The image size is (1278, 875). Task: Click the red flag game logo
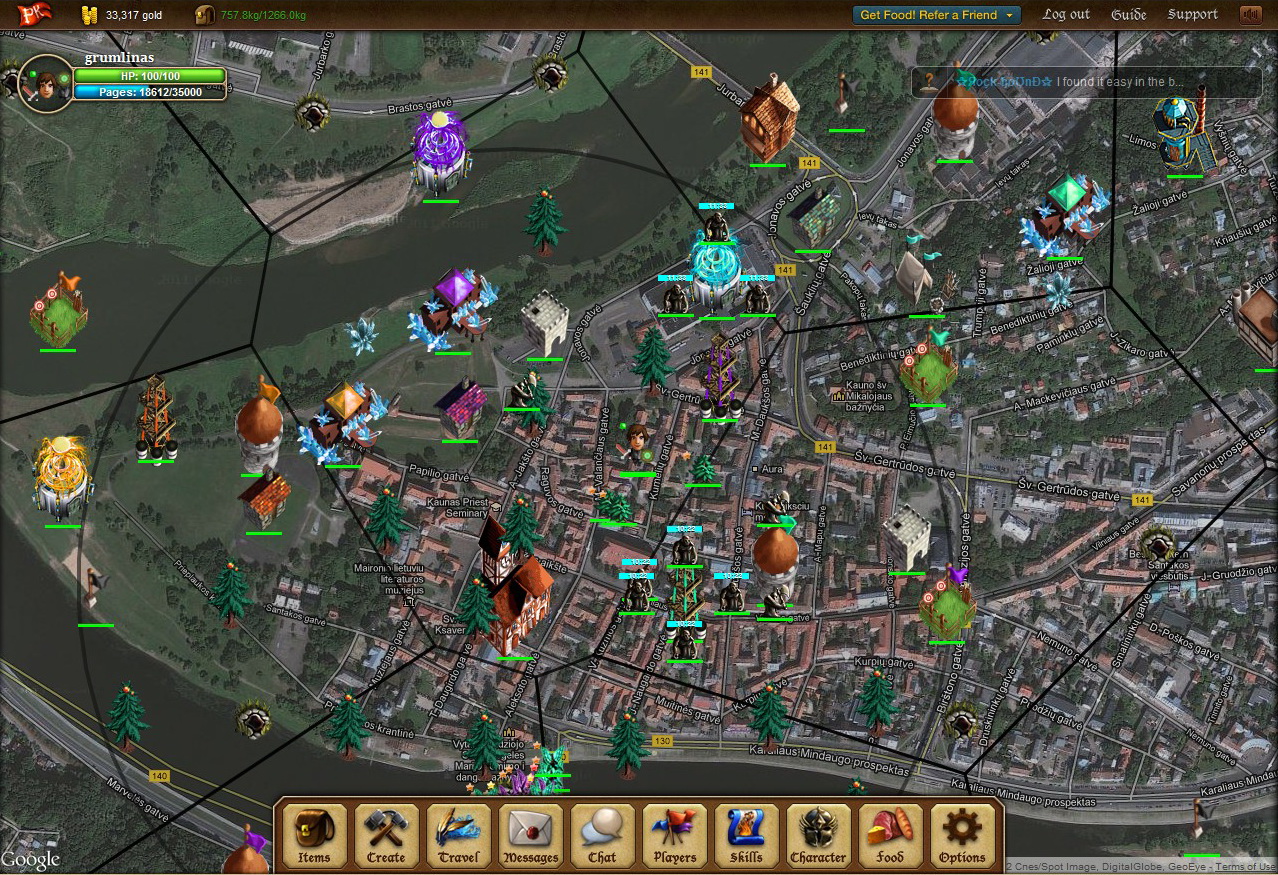(34, 15)
